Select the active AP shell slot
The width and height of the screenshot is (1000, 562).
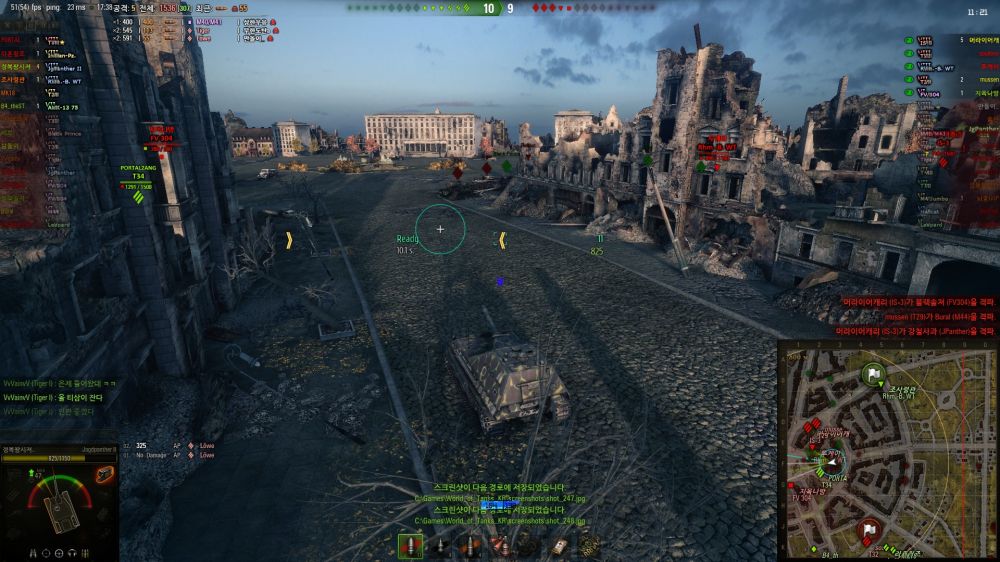411,546
